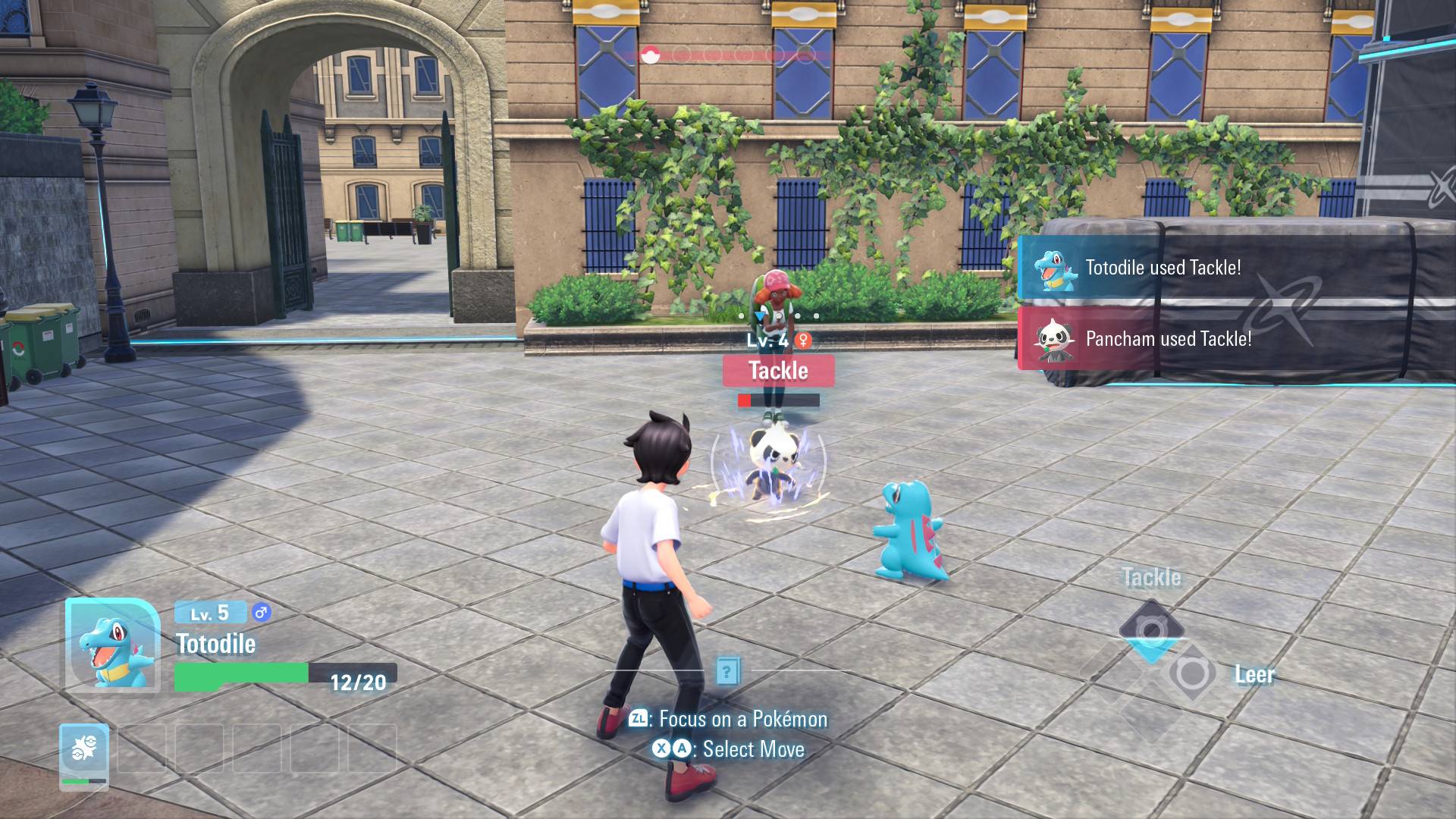1456x819 pixels.
Task: Open the question mark card icon
Action: tap(727, 671)
